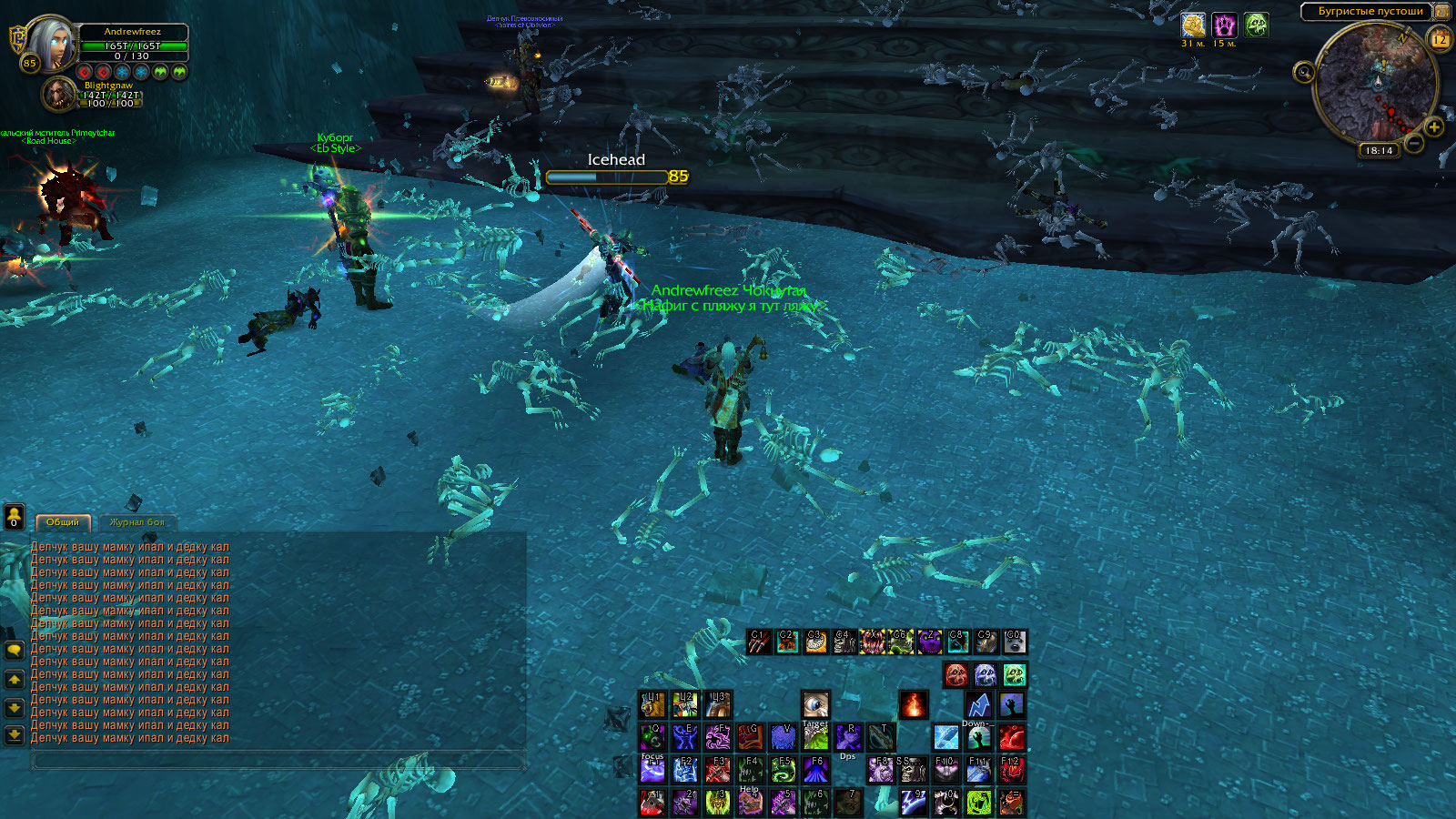1456x819 pixels.
Task: Select the Blightgnaw pet portrait
Action: point(59,94)
